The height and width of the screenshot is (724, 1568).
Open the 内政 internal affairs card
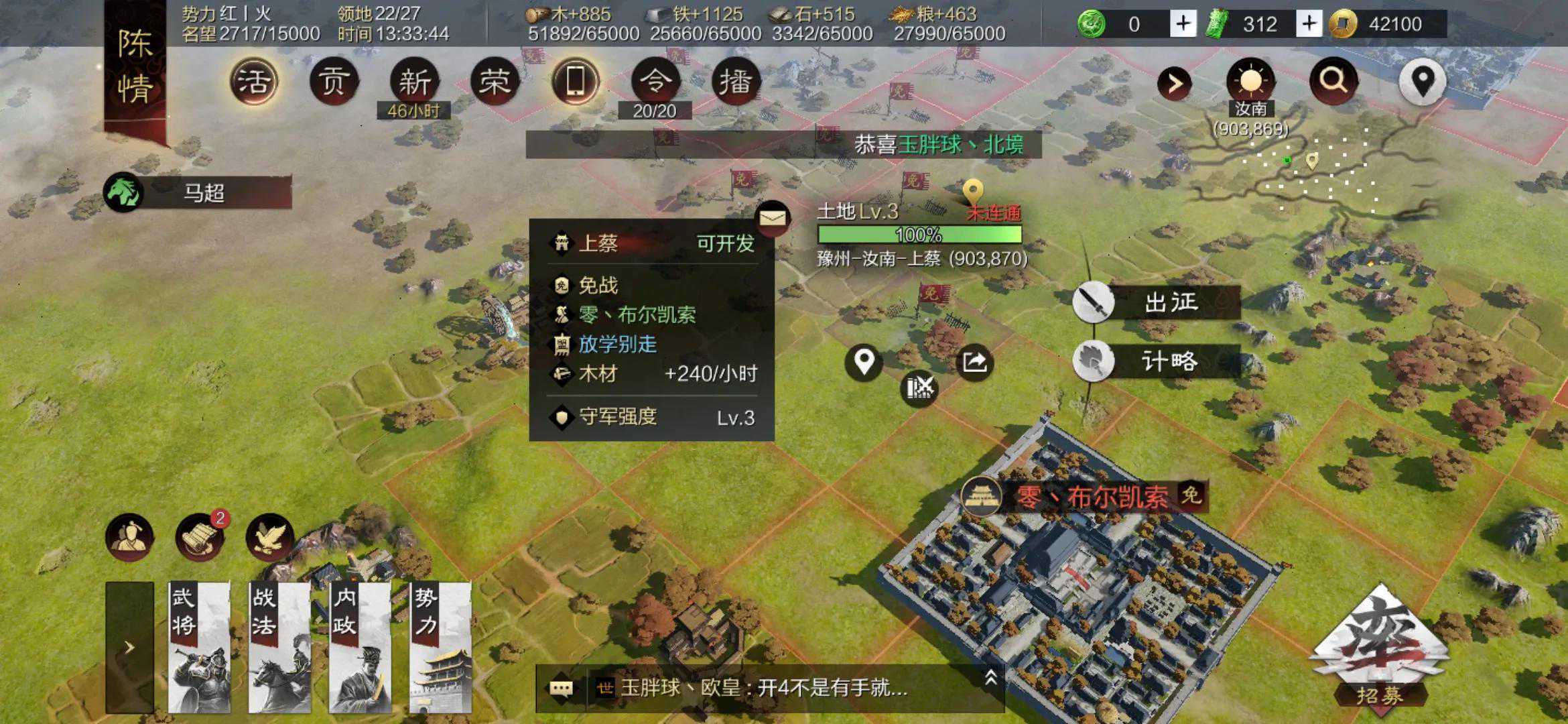360,647
